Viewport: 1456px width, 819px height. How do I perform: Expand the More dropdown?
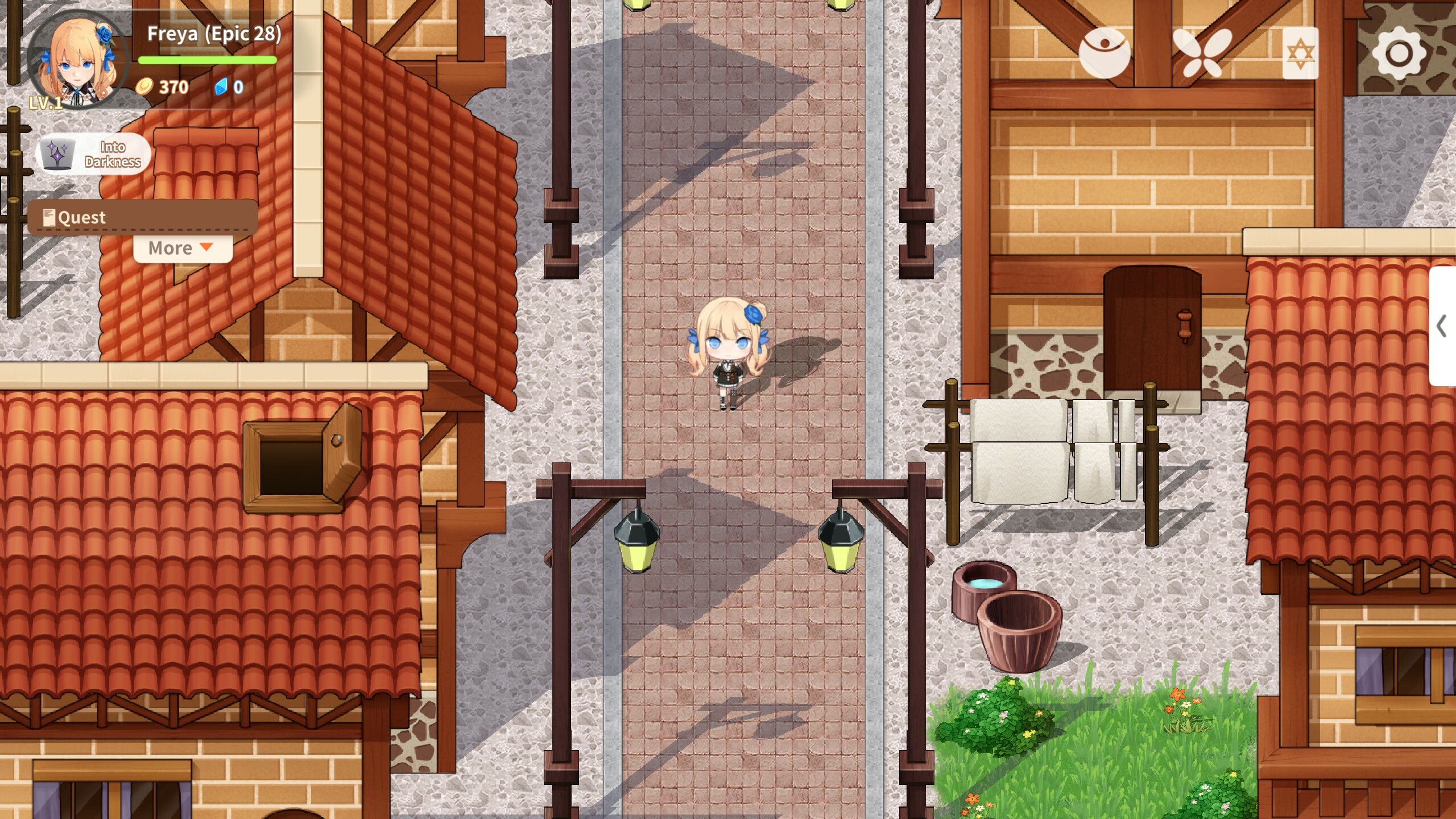click(181, 247)
